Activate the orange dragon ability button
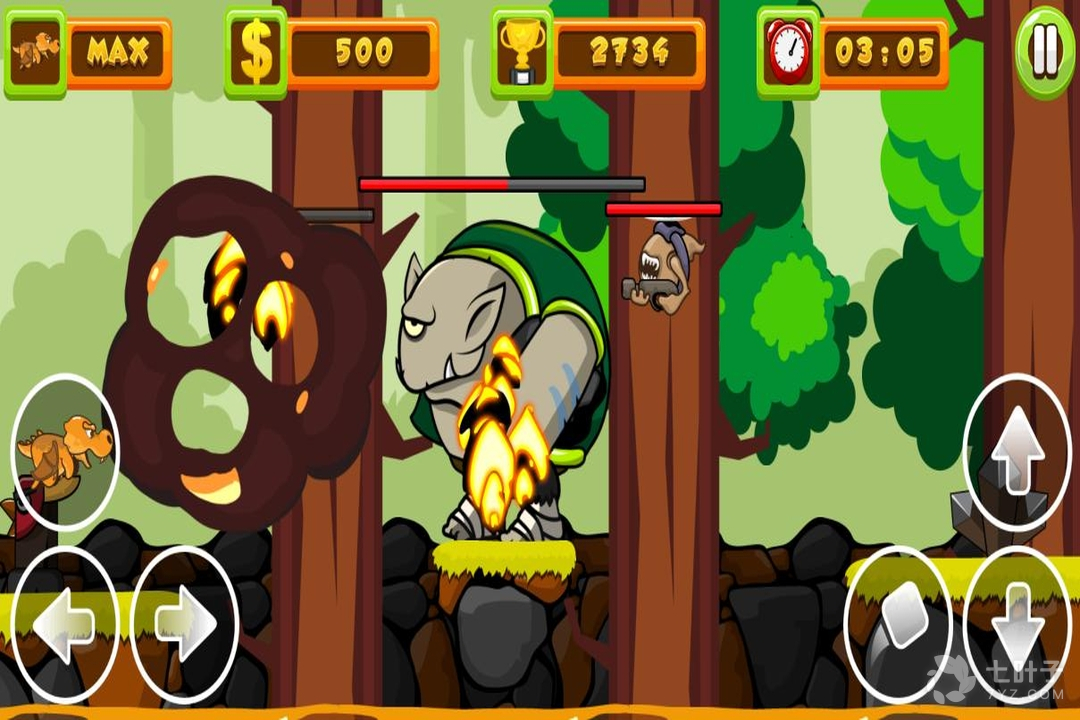1080x720 pixels. click(x=65, y=452)
